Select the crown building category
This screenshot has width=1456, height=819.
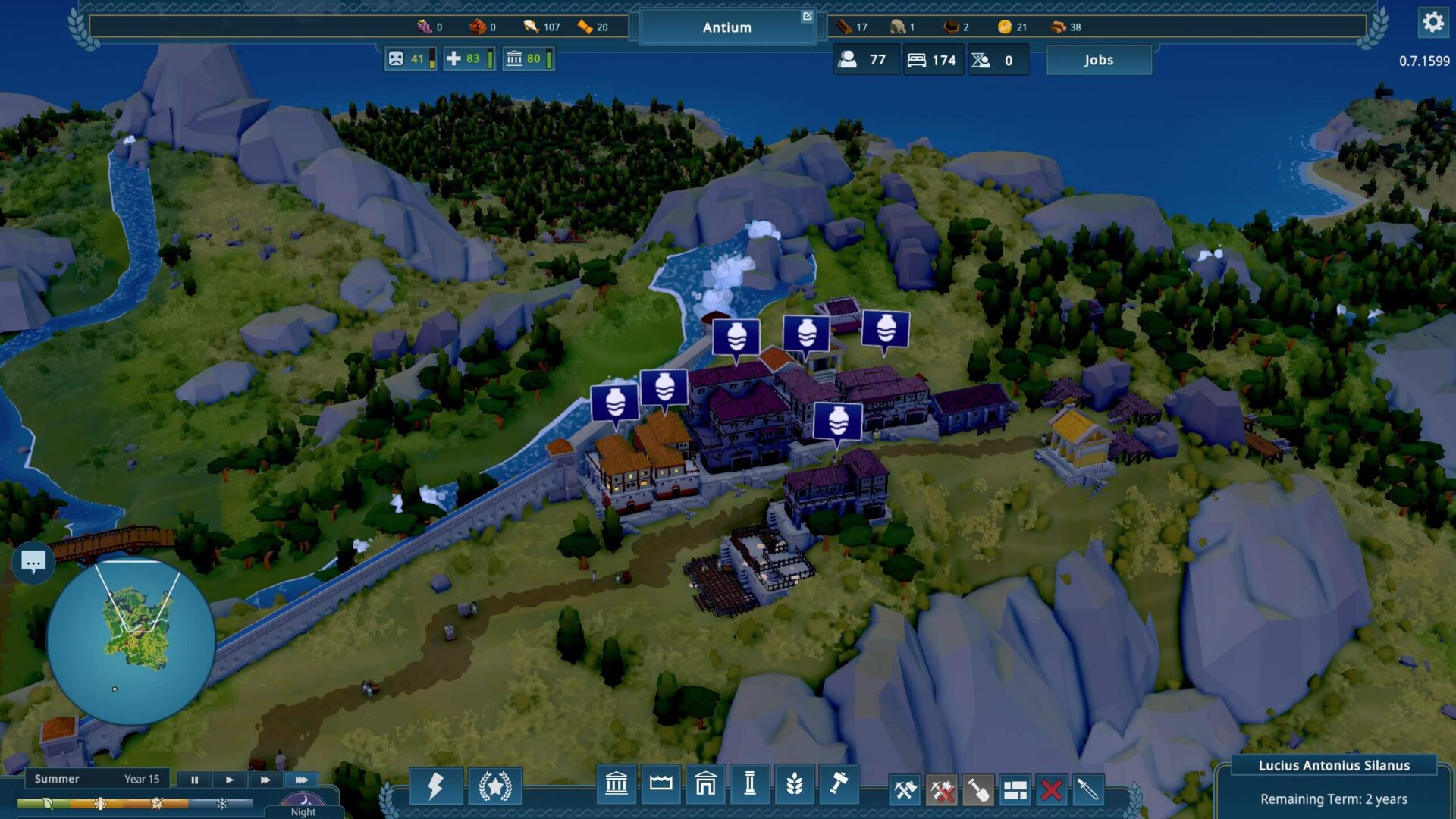661,783
